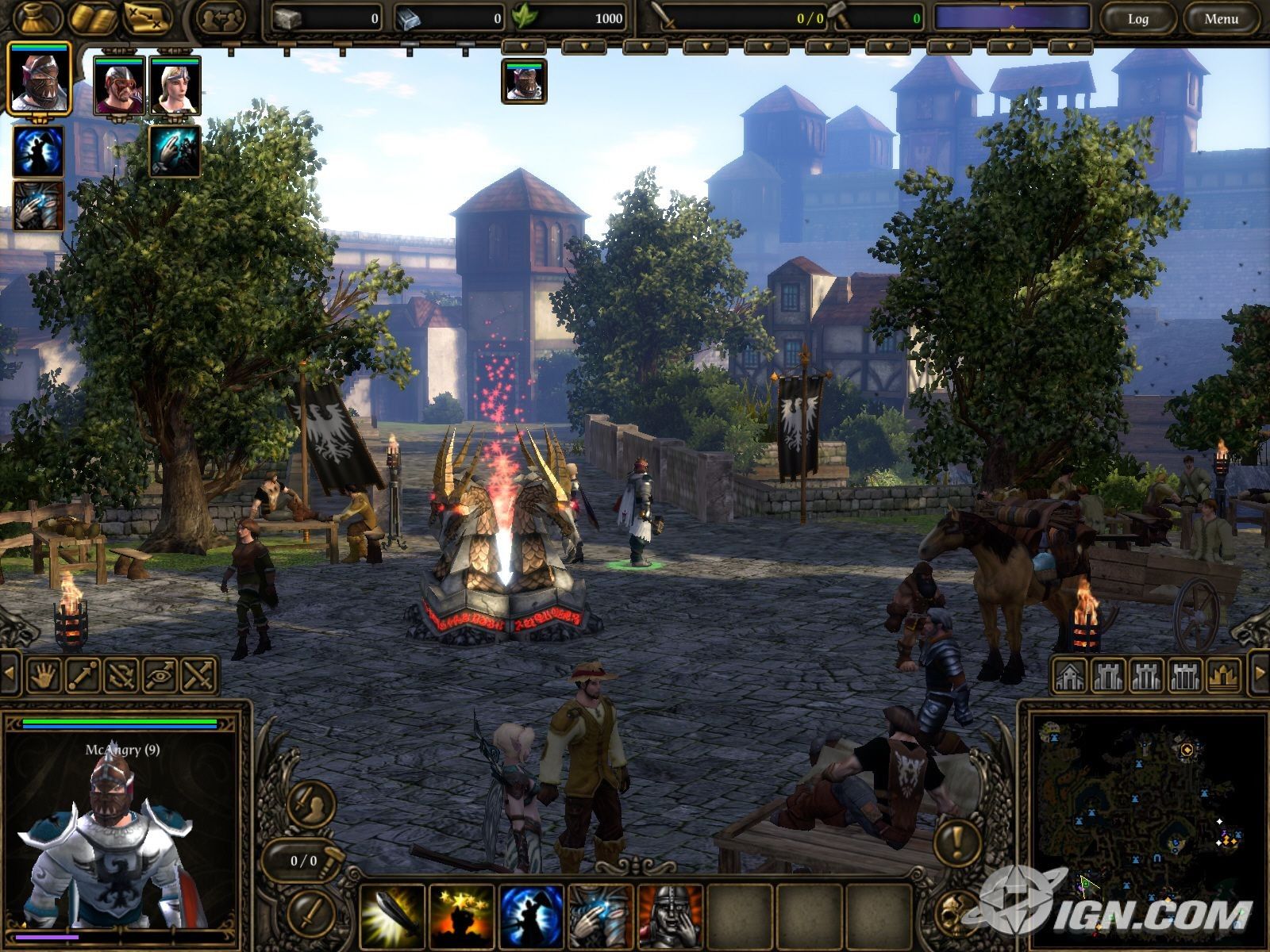Select the blonde woman hero portrait
The height and width of the screenshot is (952, 1270).
tap(175, 86)
